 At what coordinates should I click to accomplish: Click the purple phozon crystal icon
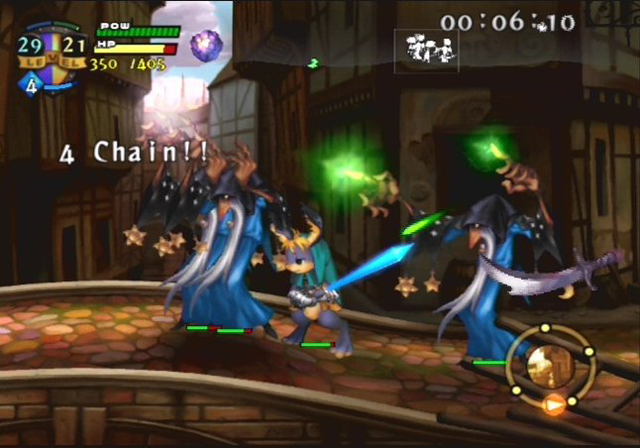click(x=207, y=43)
